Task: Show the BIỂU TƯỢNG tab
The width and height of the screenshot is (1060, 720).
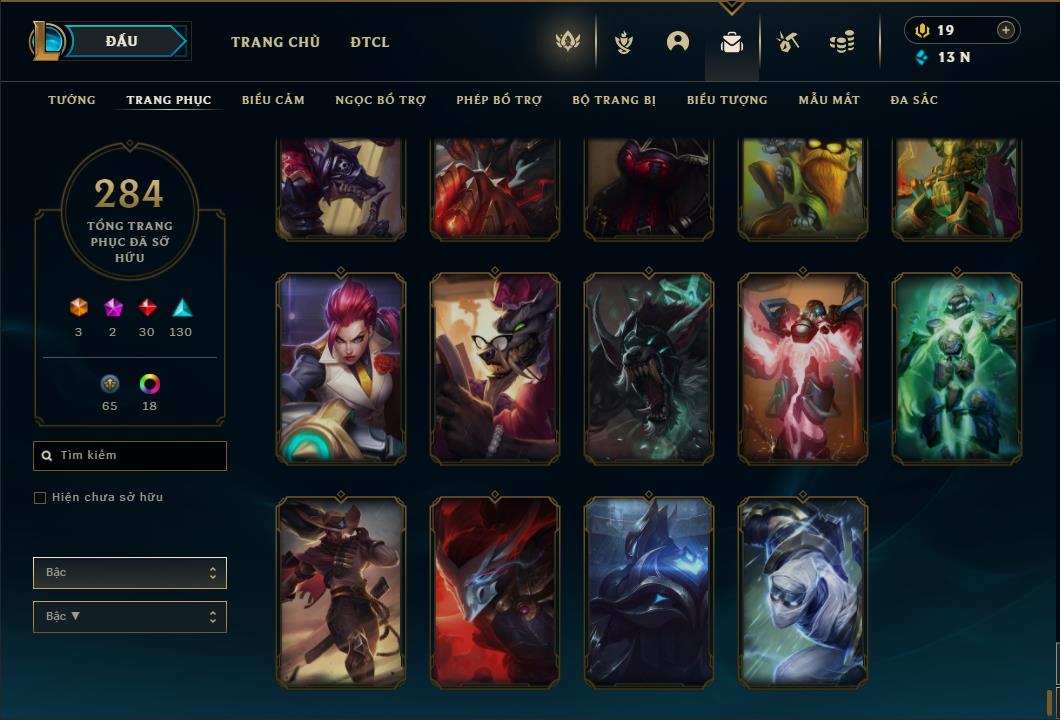Action: 727,100
